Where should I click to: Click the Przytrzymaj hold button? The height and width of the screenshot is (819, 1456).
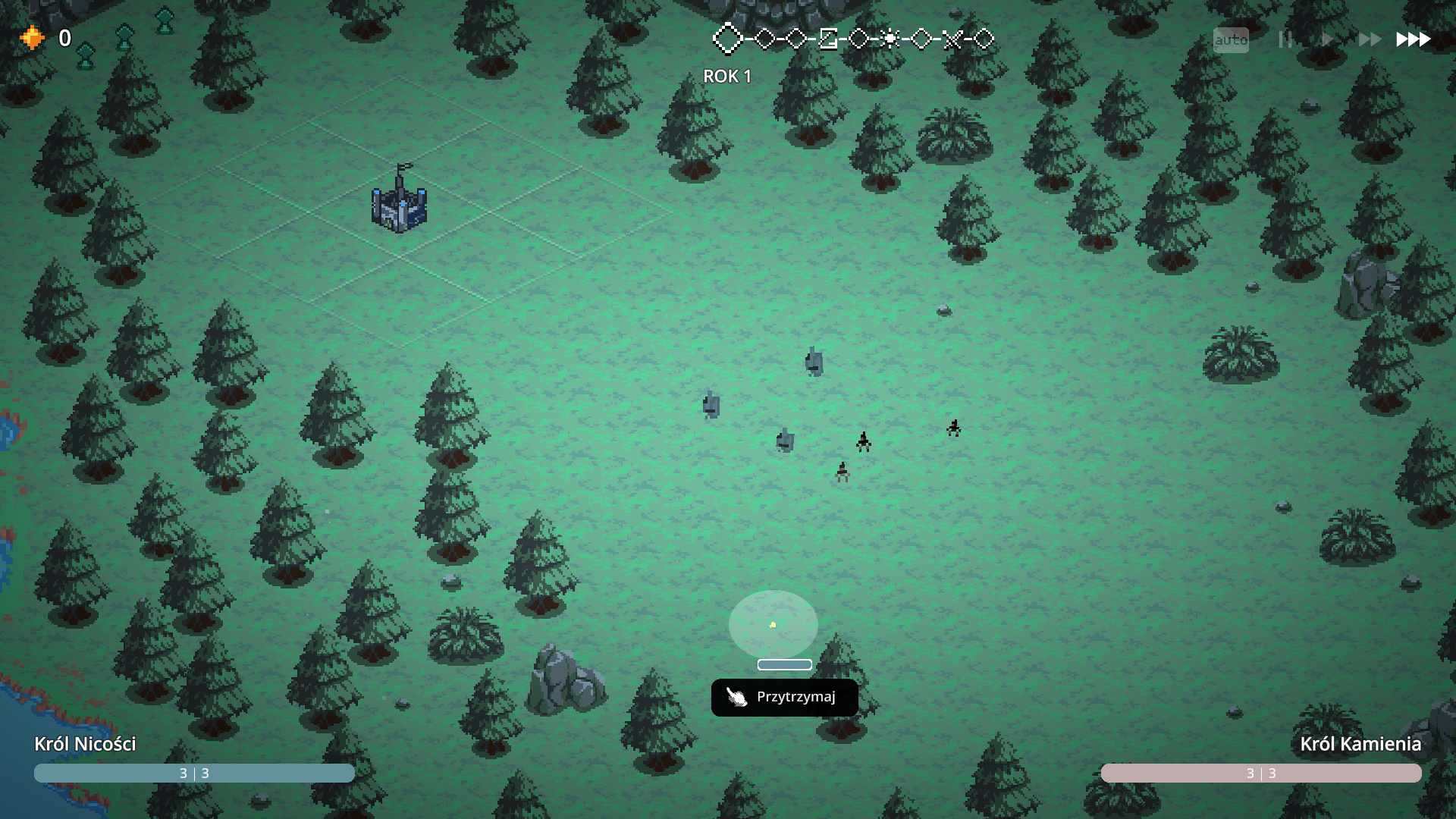coord(784,697)
